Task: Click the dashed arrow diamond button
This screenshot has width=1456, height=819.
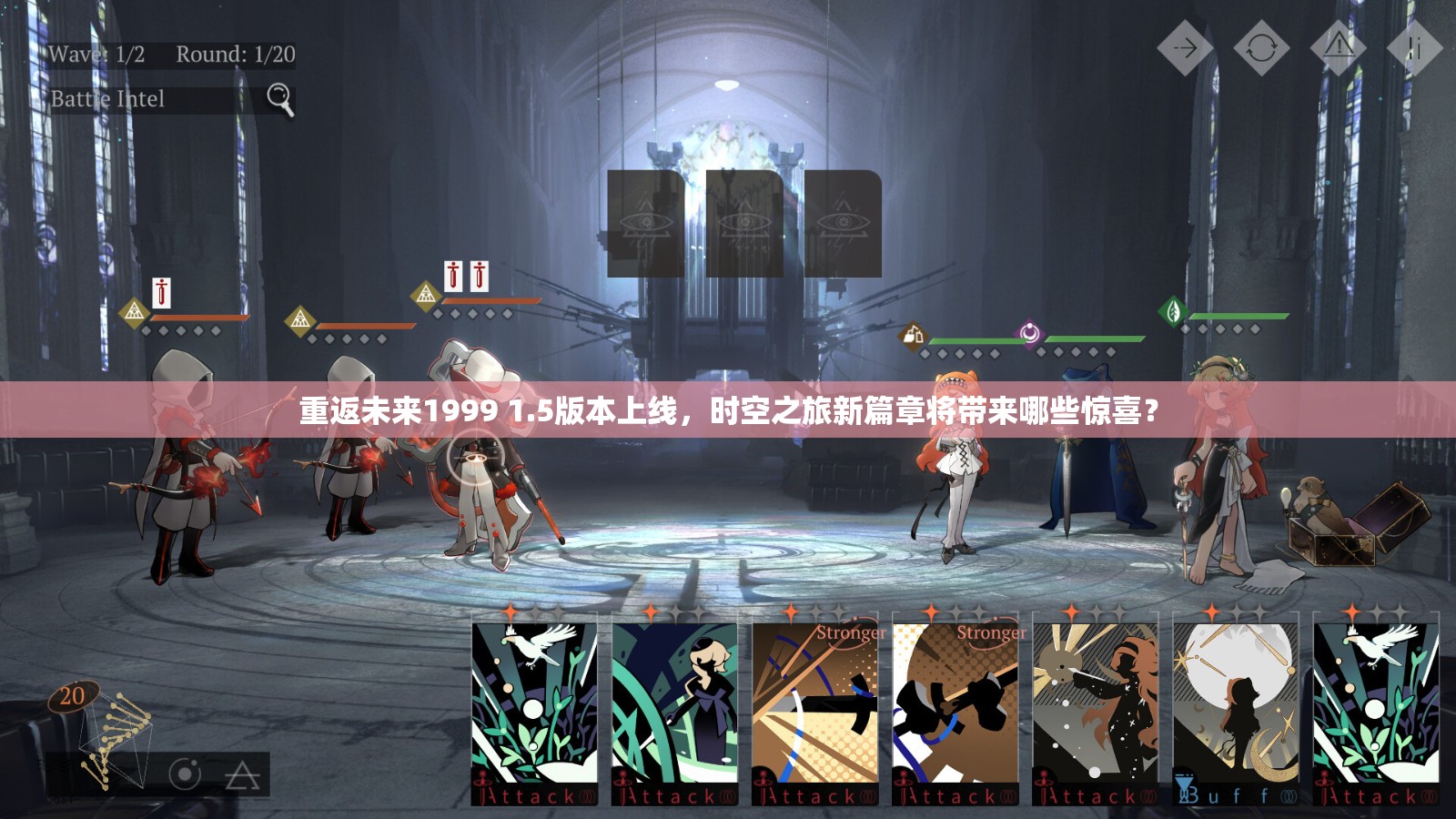Action: coord(1185,47)
